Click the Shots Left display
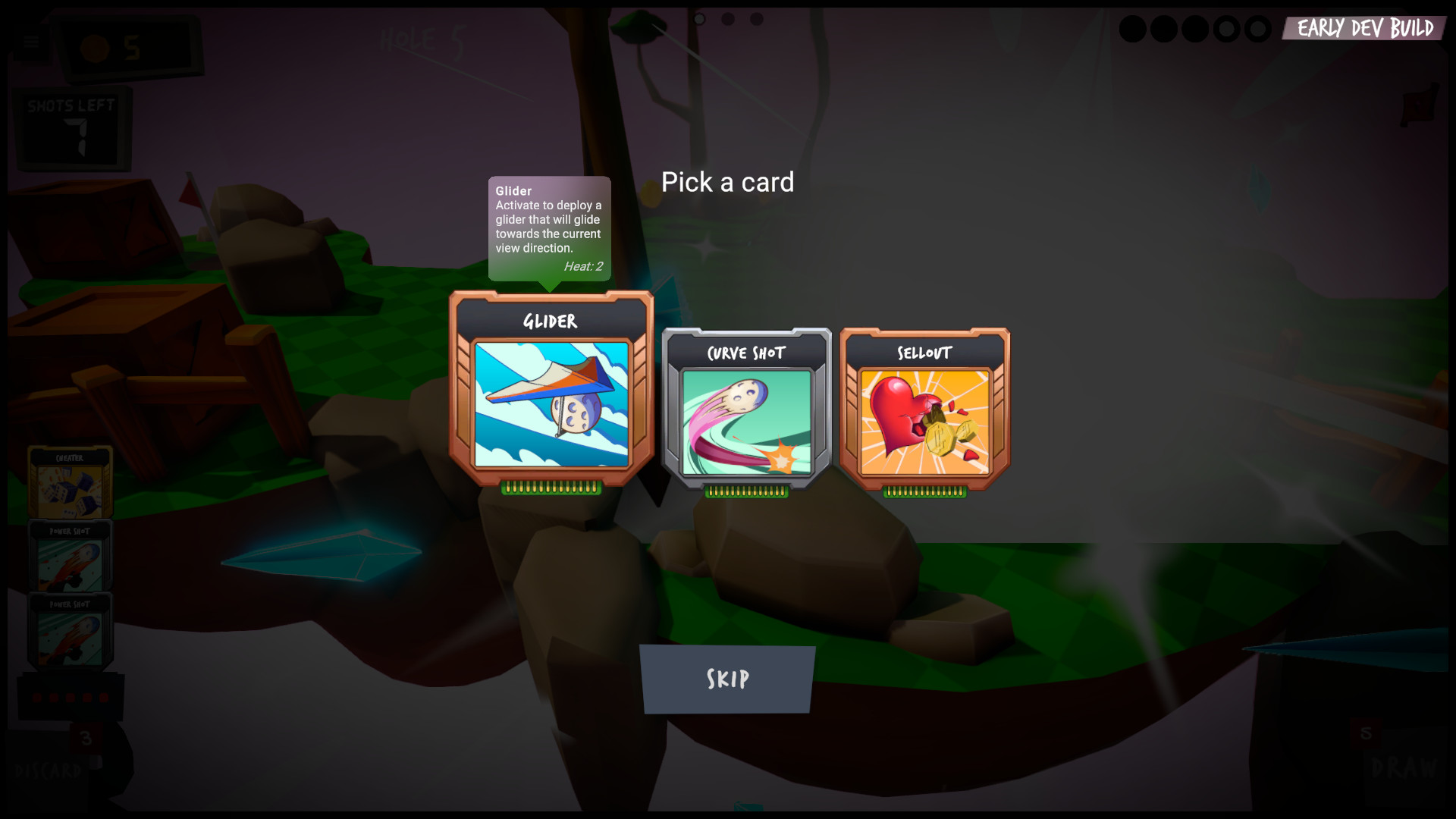The width and height of the screenshot is (1456, 819). [x=72, y=127]
